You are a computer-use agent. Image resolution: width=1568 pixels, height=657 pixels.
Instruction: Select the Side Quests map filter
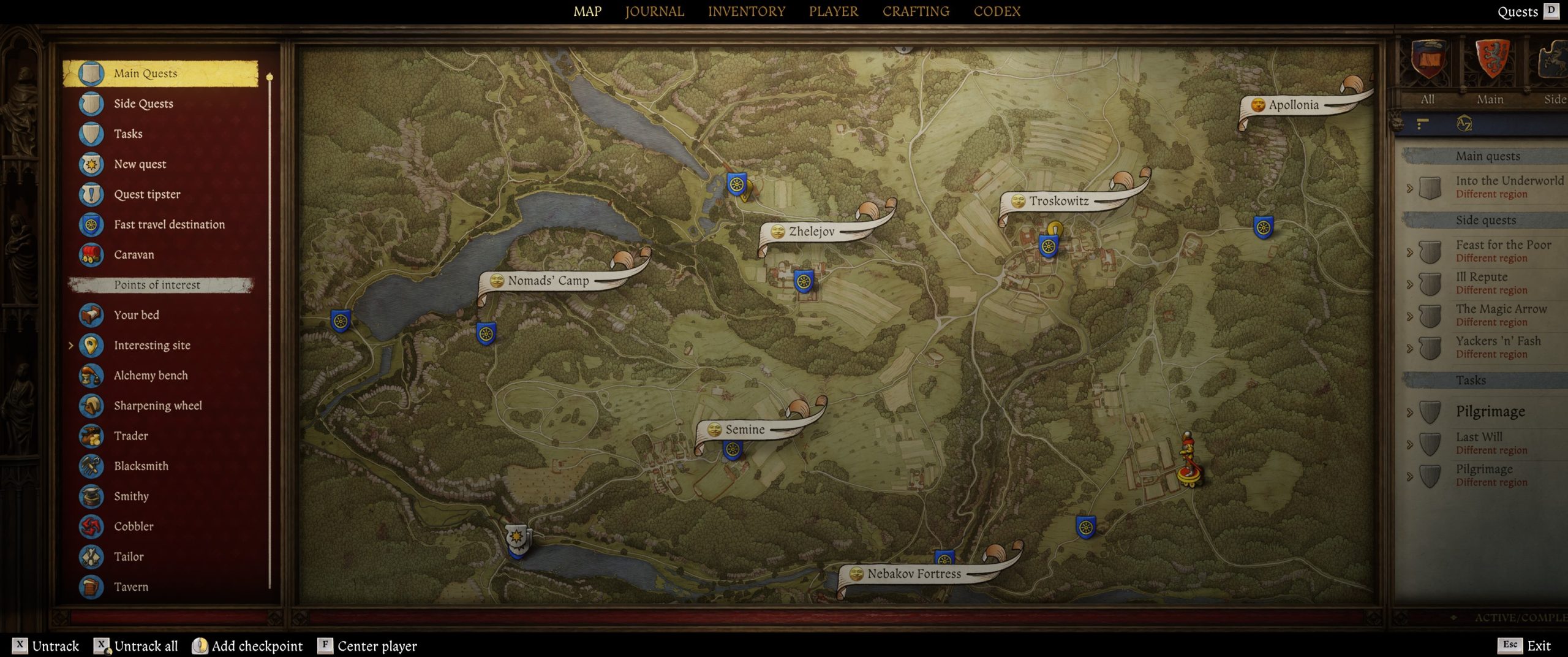point(143,104)
